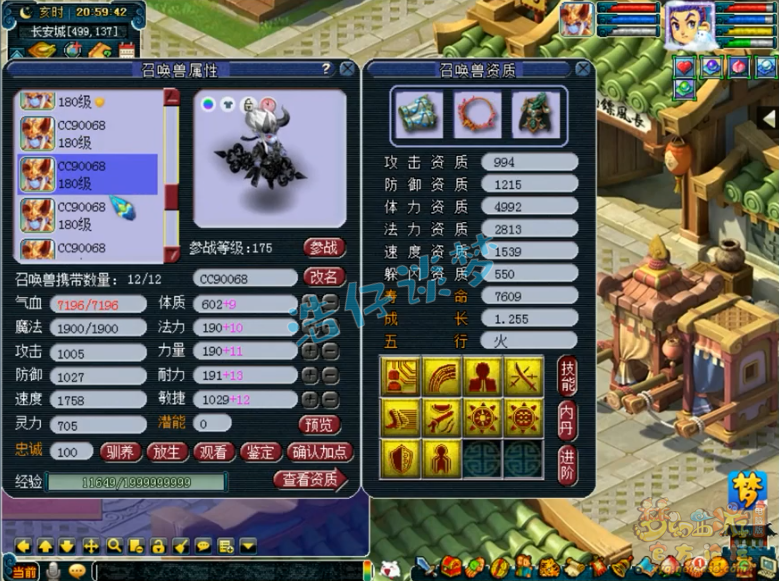Click the 驯养 tame button

click(x=120, y=451)
